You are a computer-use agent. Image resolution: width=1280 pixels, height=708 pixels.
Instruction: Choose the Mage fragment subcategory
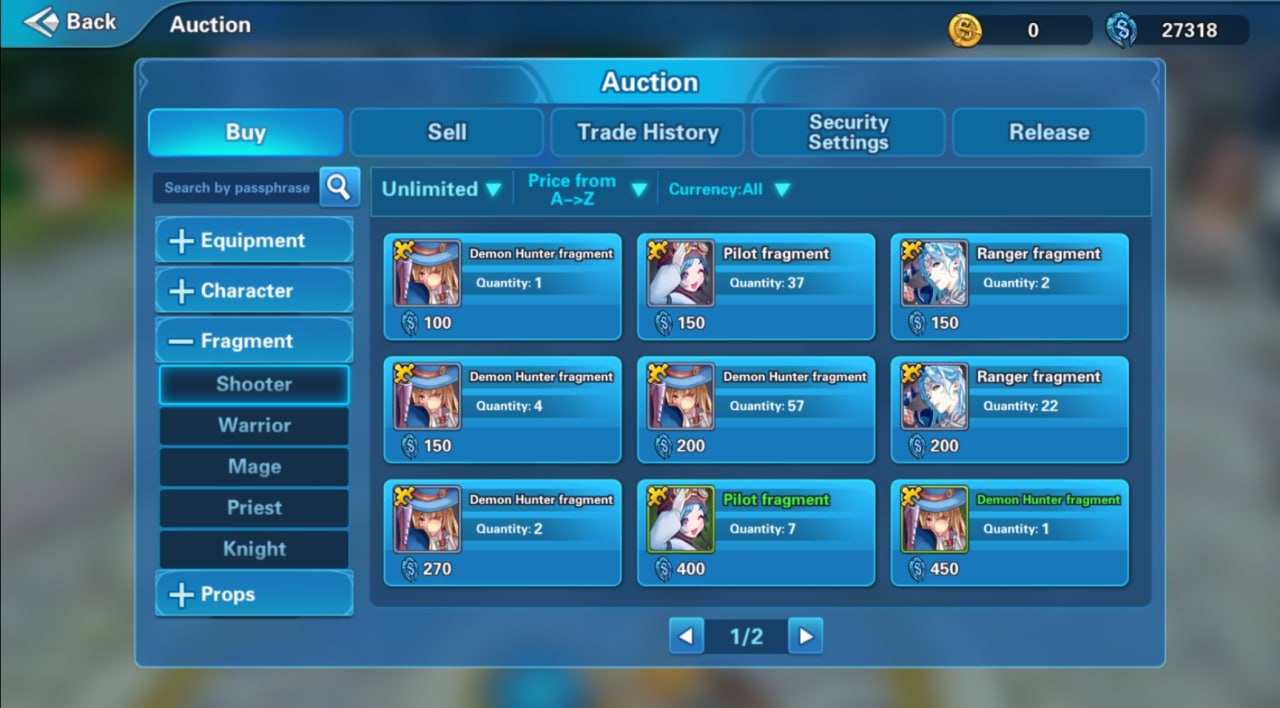(x=254, y=466)
